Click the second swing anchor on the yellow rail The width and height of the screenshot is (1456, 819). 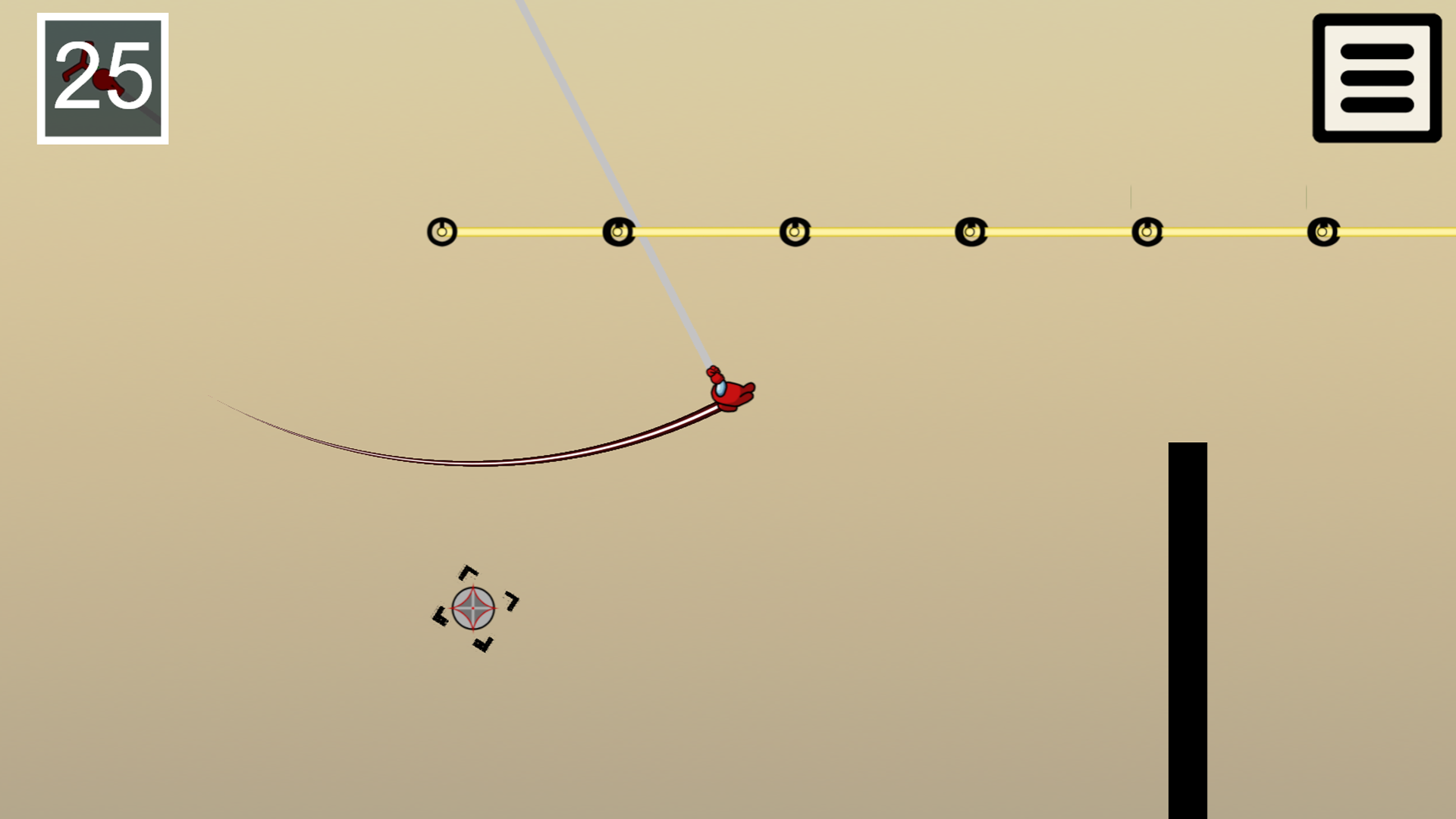(x=618, y=230)
